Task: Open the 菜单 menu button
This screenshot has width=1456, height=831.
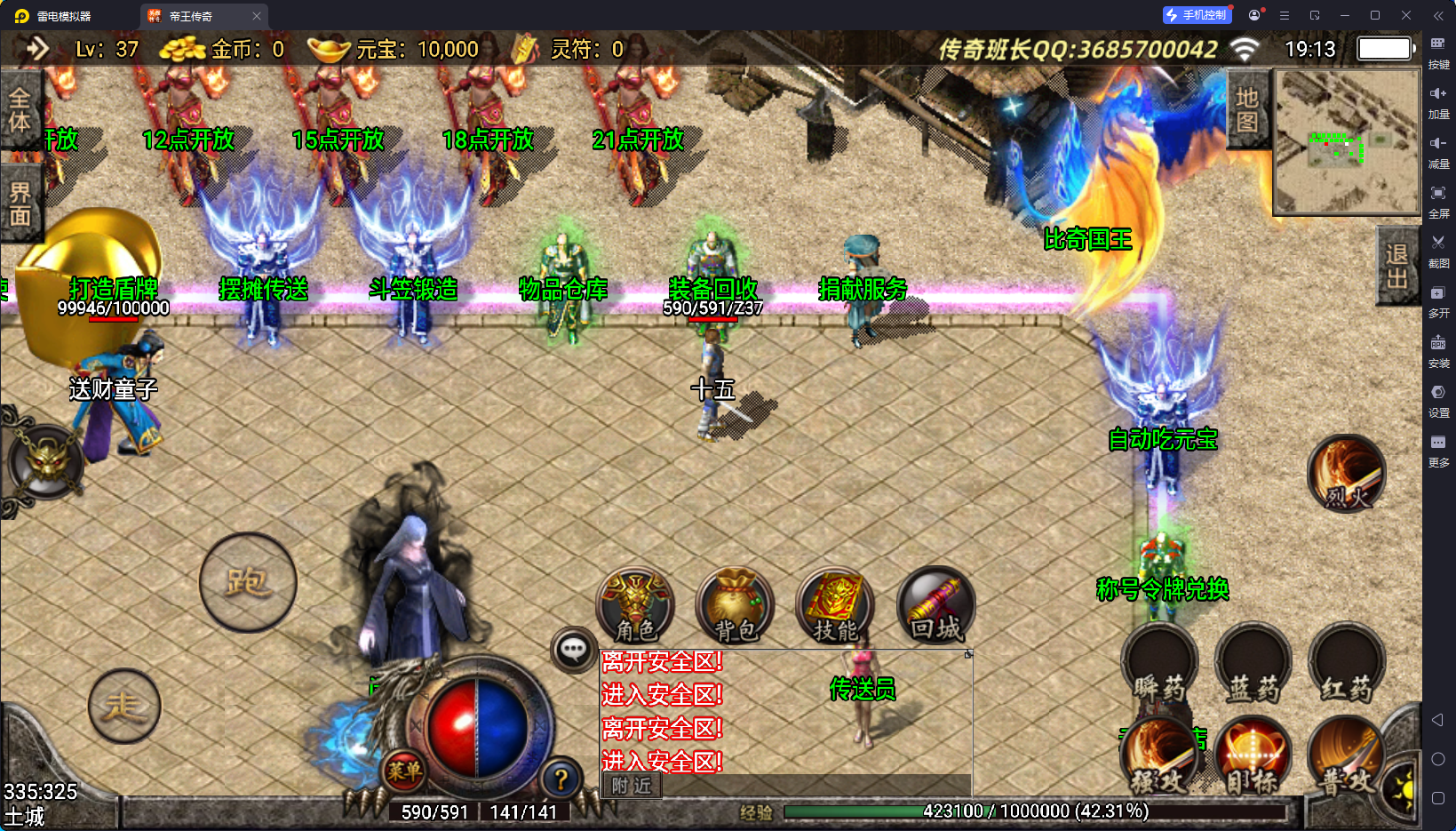Action: pyautogui.click(x=404, y=771)
